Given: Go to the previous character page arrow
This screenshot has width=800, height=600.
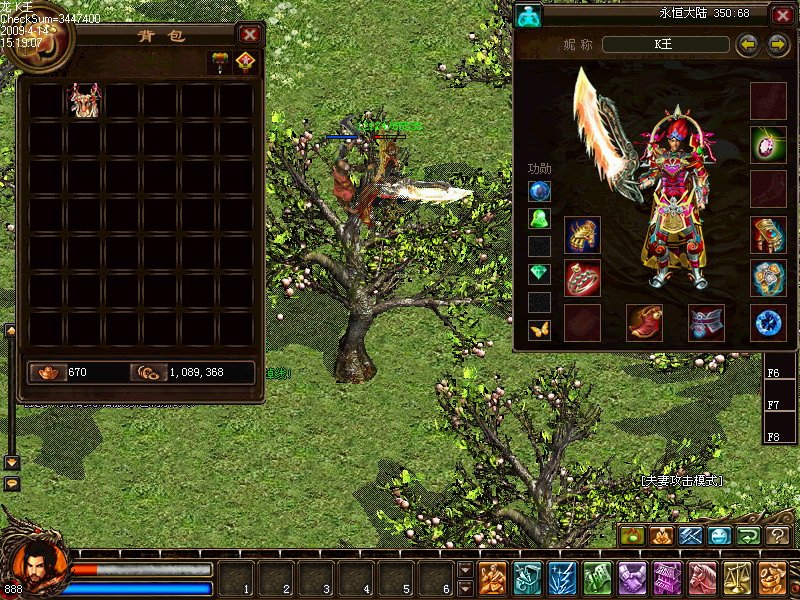Looking at the screenshot, I should click(746, 45).
